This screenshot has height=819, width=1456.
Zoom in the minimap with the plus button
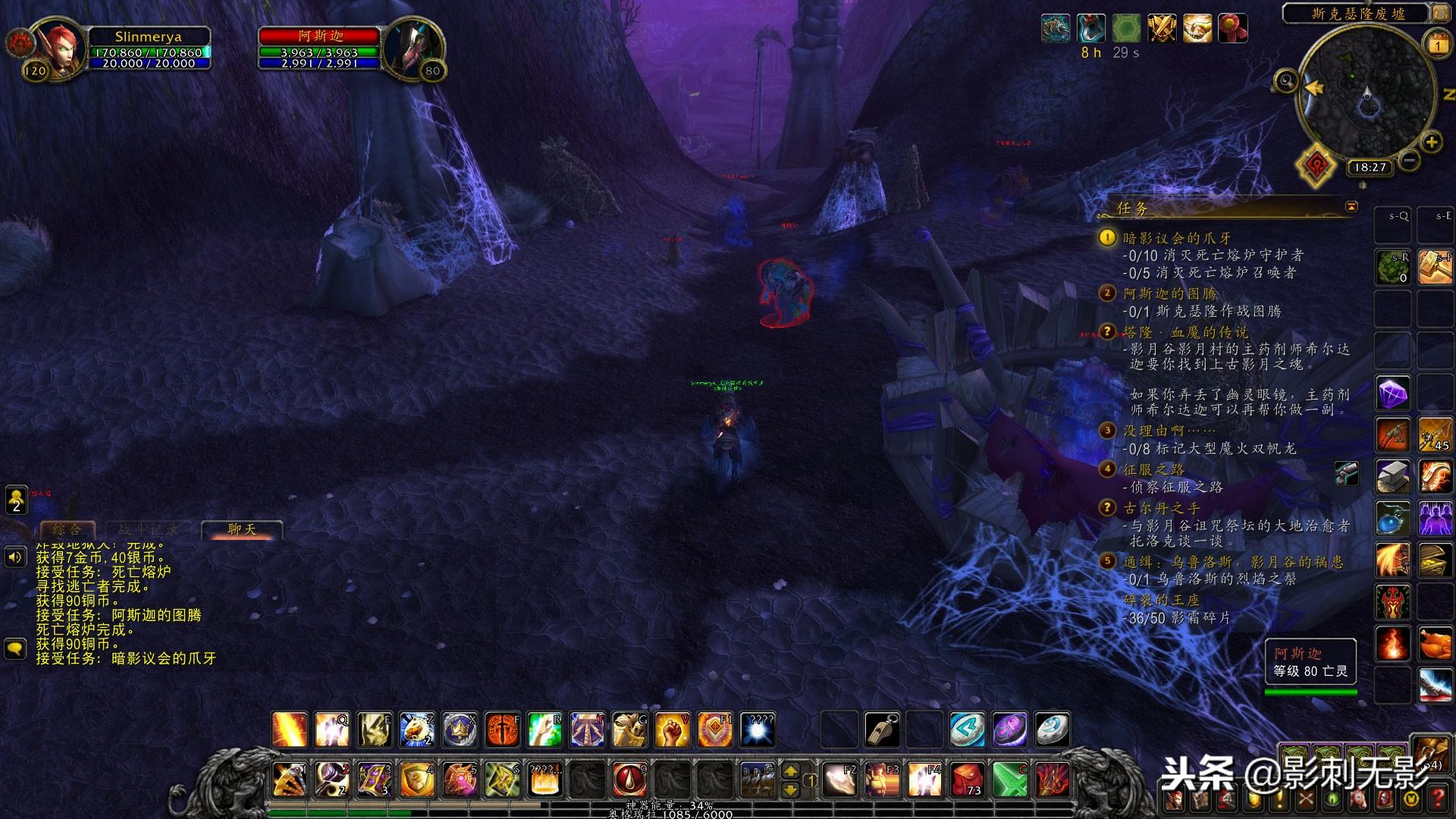[1431, 142]
